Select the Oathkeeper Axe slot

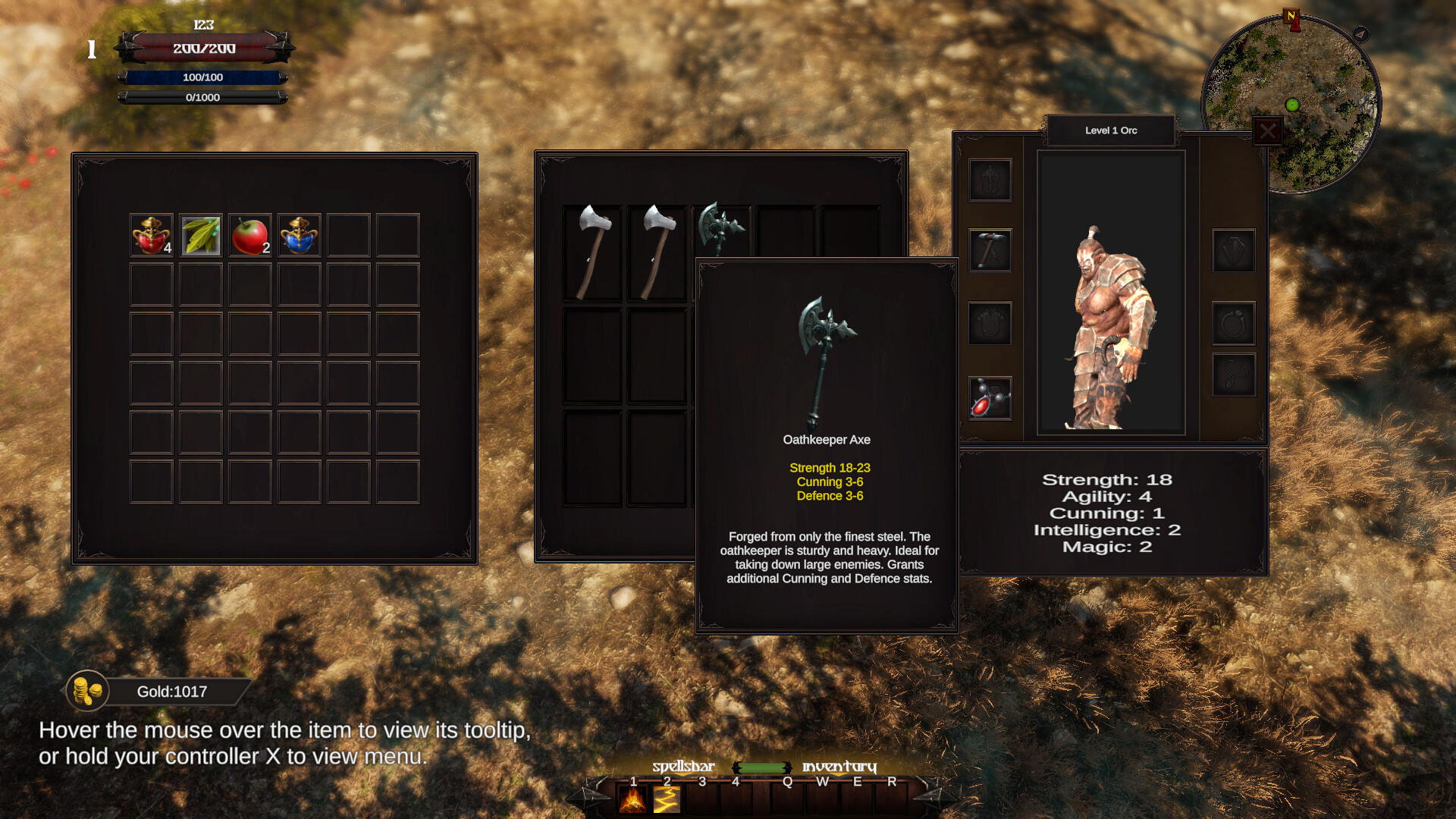coord(720,229)
